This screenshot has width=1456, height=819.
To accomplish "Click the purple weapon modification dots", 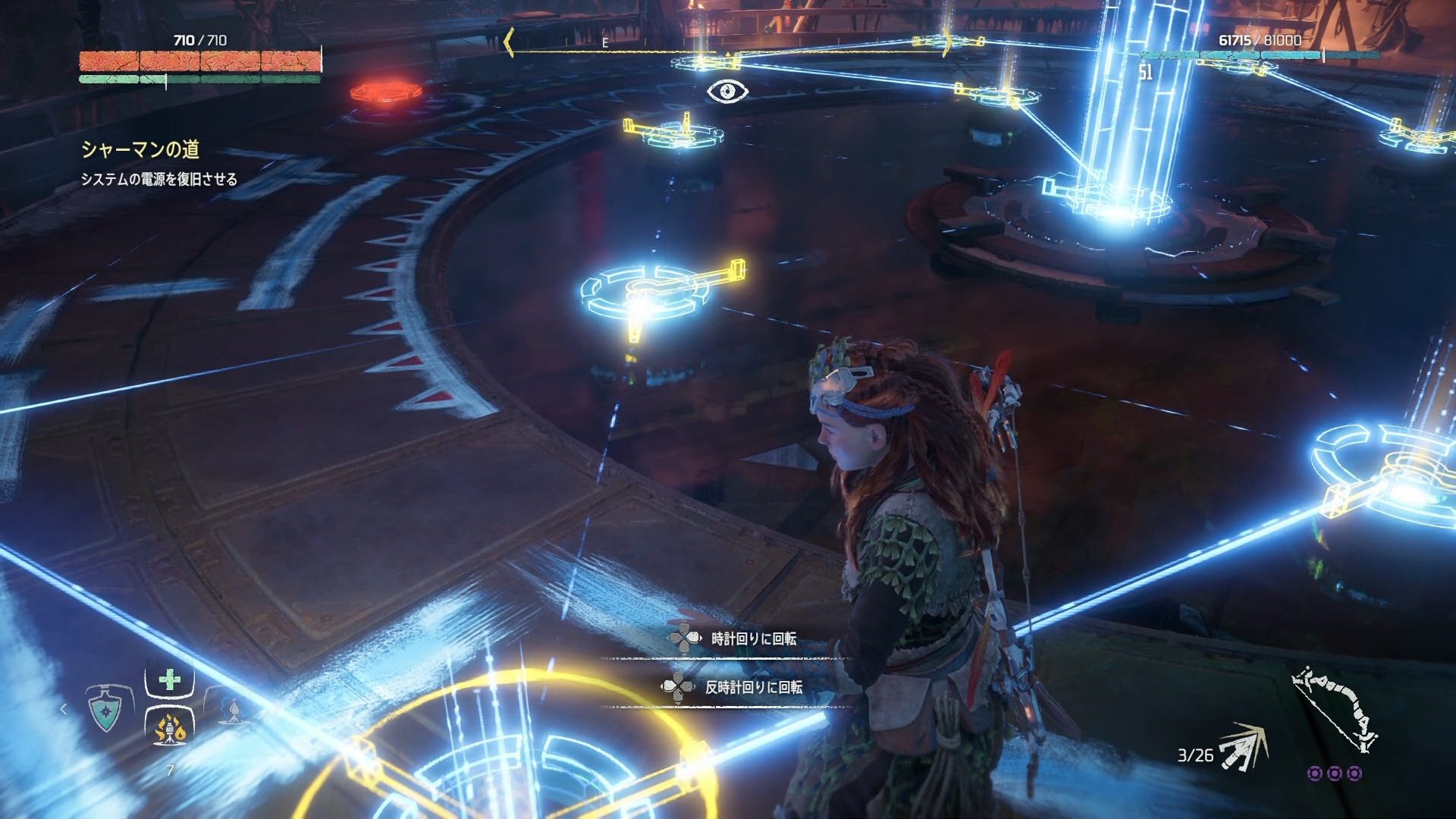I will tap(1335, 773).
